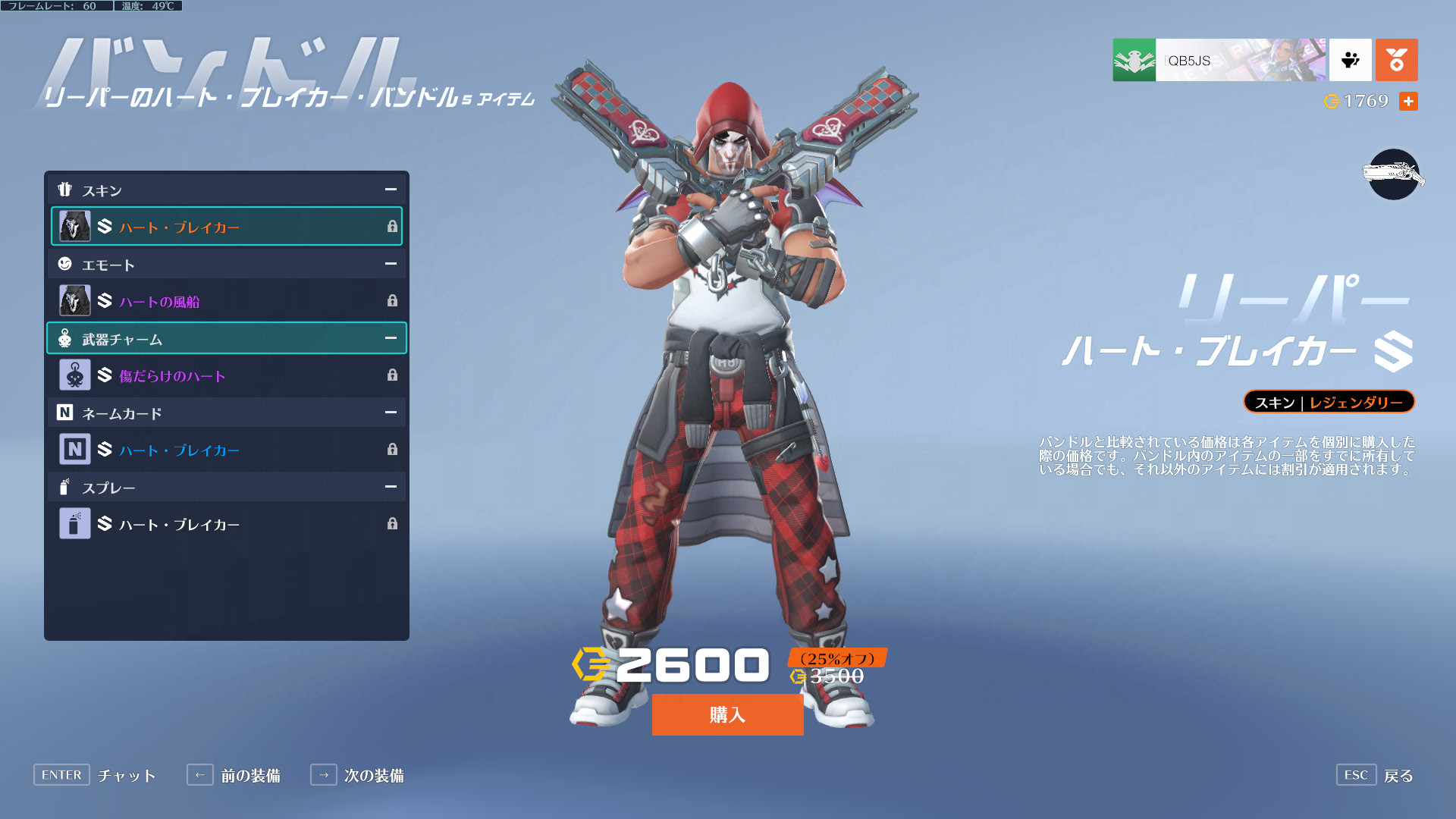Collapse the ネームカード category header
Image resolution: width=1456 pixels, height=819 pixels.
(391, 413)
